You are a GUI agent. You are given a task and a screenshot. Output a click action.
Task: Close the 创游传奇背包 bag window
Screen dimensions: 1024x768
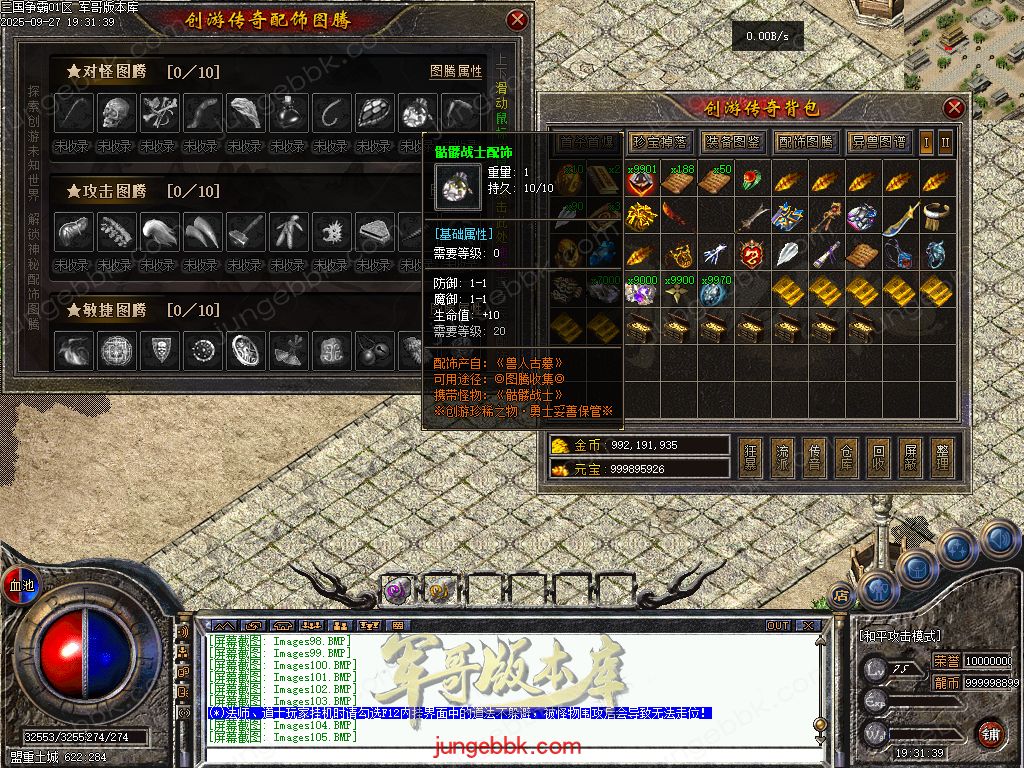[x=954, y=108]
